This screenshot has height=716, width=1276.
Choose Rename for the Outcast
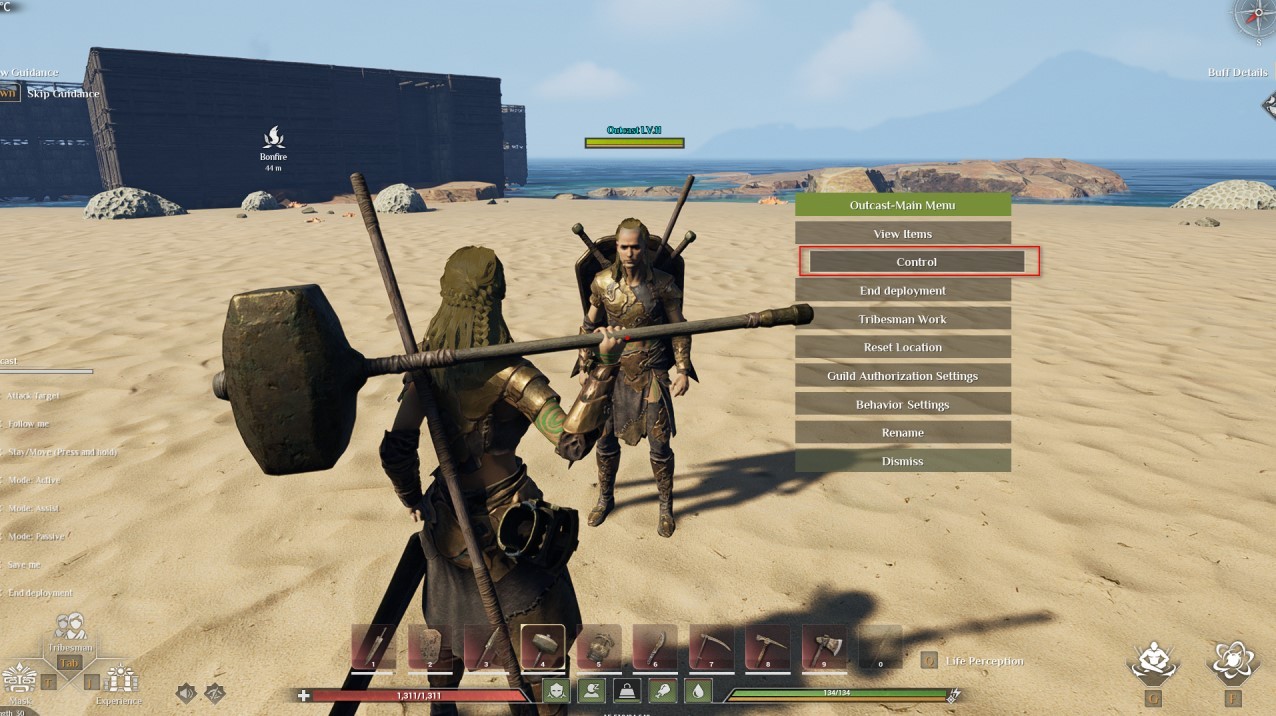pyautogui.click(x=902, y=433)
